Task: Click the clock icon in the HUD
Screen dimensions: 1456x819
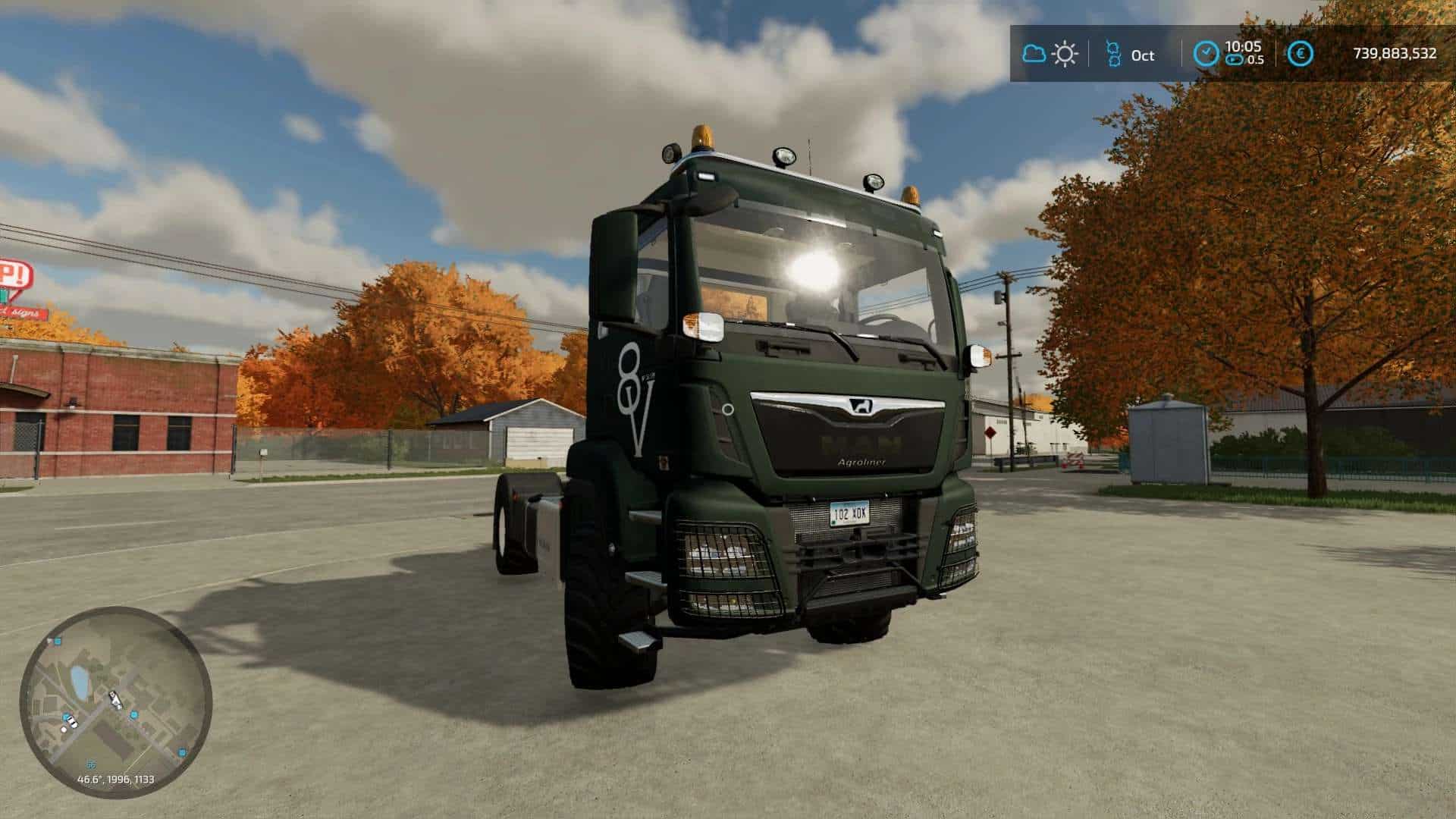Action: [1207, 54]
